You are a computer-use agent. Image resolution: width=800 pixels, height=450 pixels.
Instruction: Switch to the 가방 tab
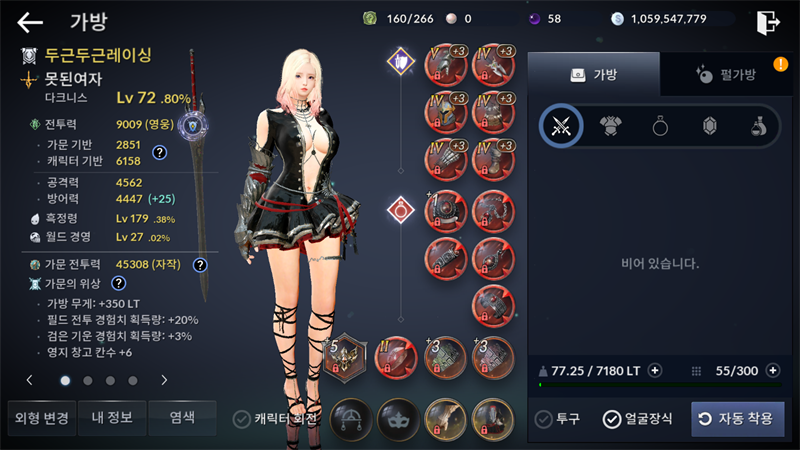tap(594, 74)
